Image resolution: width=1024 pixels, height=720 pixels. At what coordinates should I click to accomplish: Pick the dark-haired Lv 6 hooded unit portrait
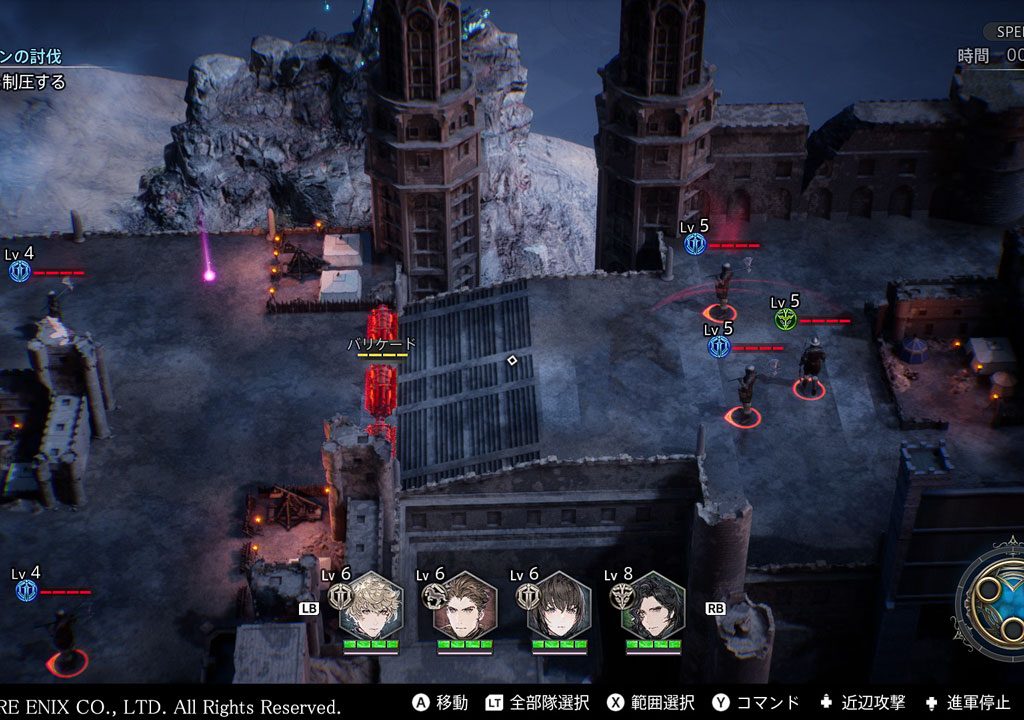559,606
